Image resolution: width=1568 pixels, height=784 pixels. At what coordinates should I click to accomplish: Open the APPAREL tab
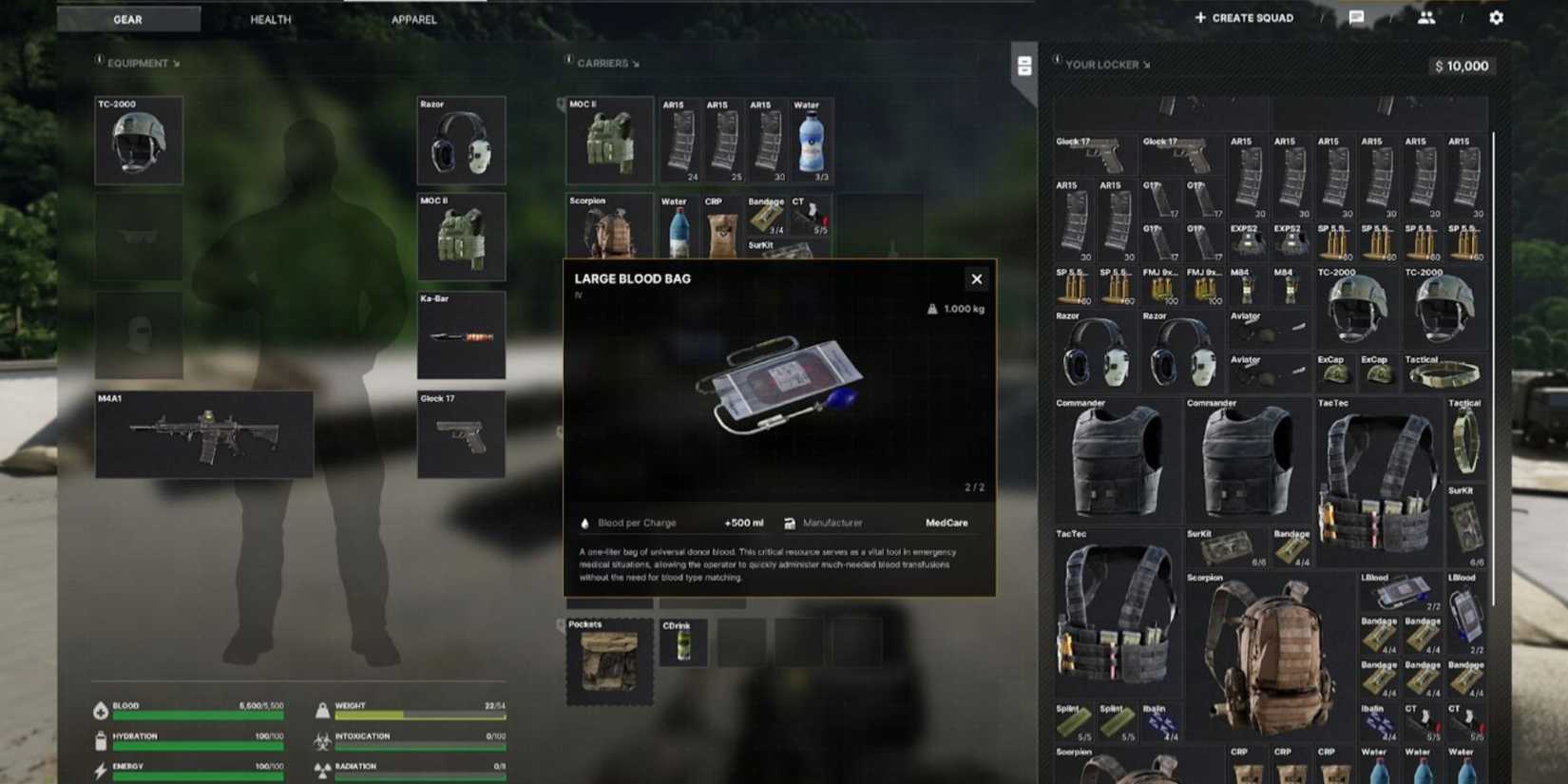[413, 19]
